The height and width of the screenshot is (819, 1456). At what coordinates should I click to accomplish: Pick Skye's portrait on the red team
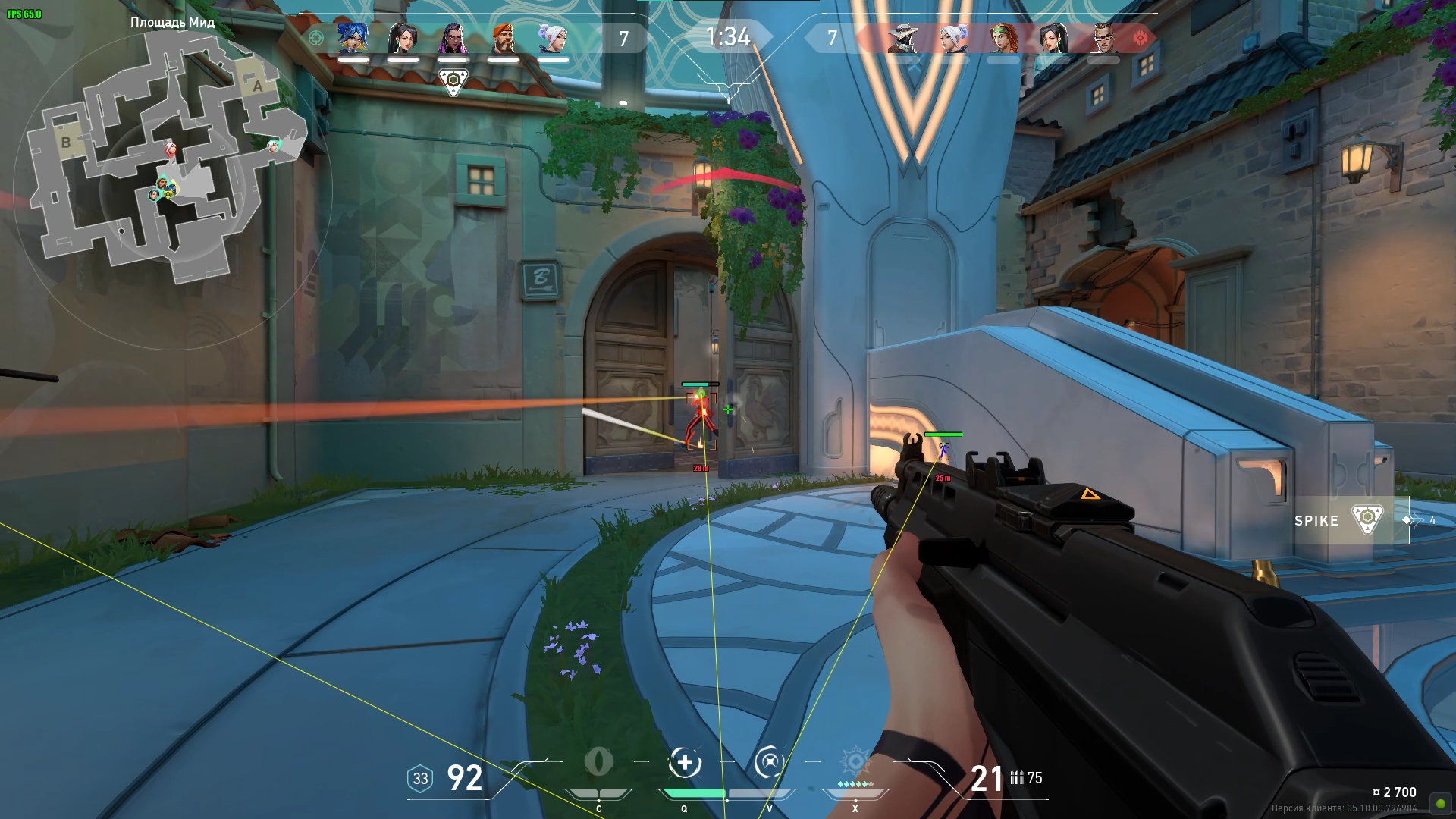click(x=1003, y=38)
